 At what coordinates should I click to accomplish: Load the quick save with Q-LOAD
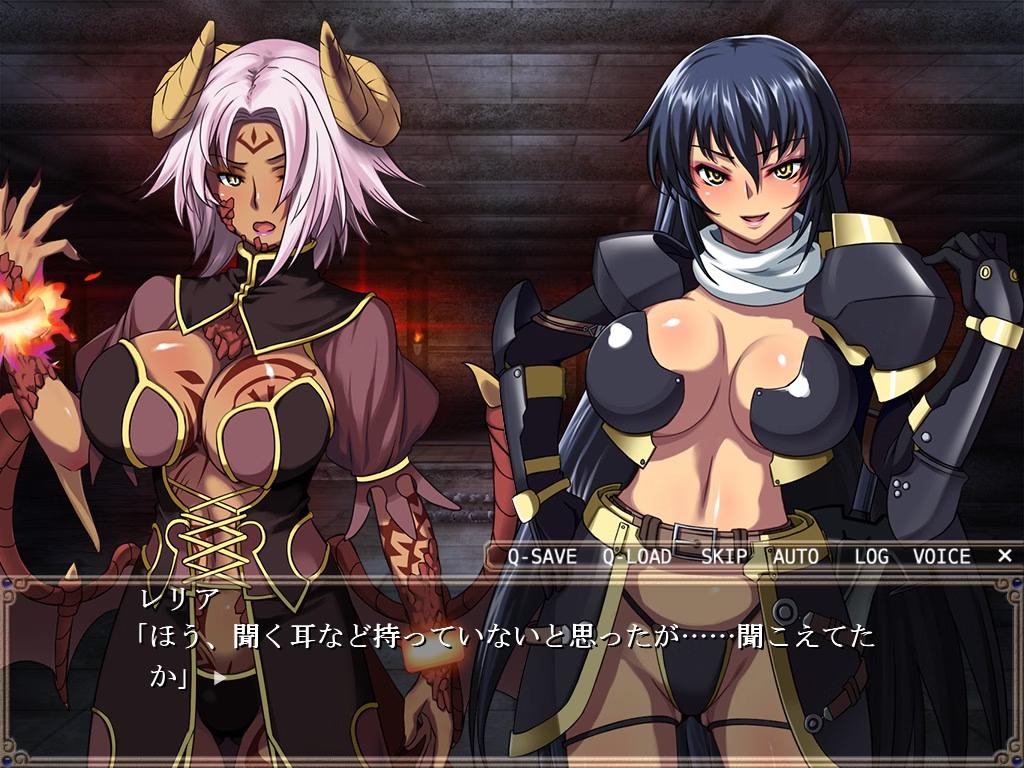(637, 557)
